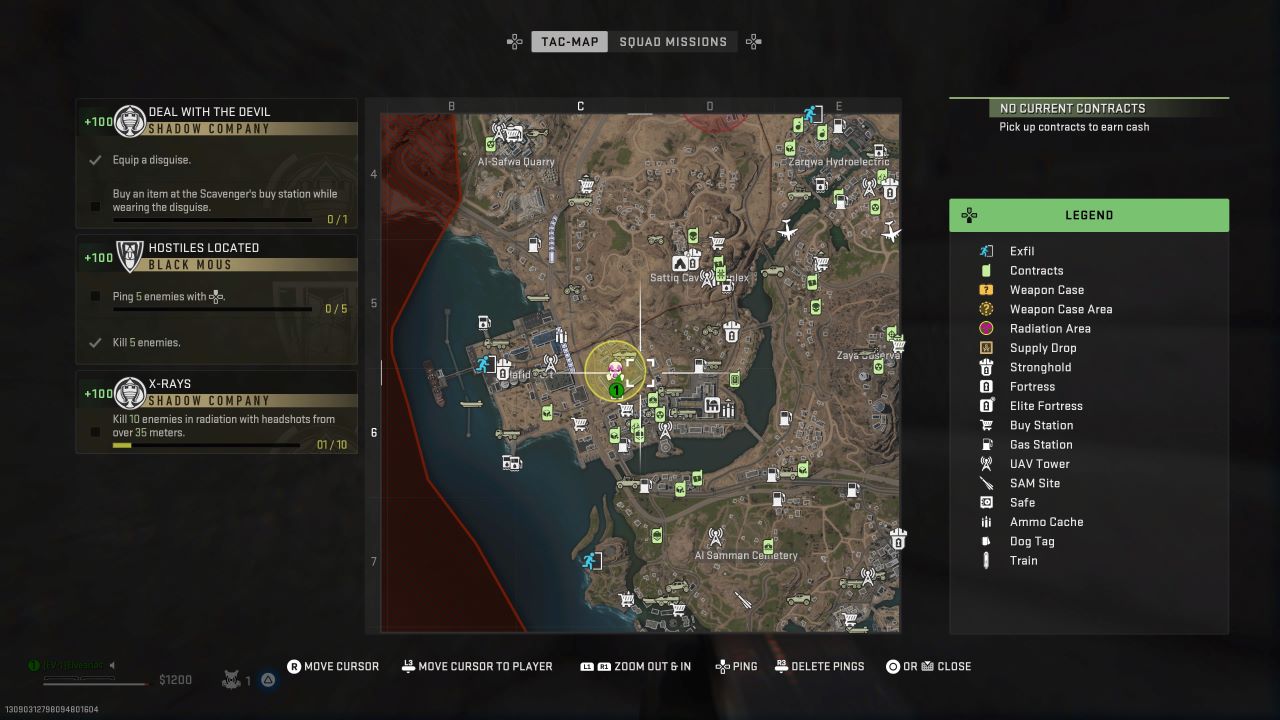Image resolution: width=1280 pixels, height=720 pixels.
Task: Click the exfil runner icon near Said City
Action: pyautogui.click(x=483, y=366)
